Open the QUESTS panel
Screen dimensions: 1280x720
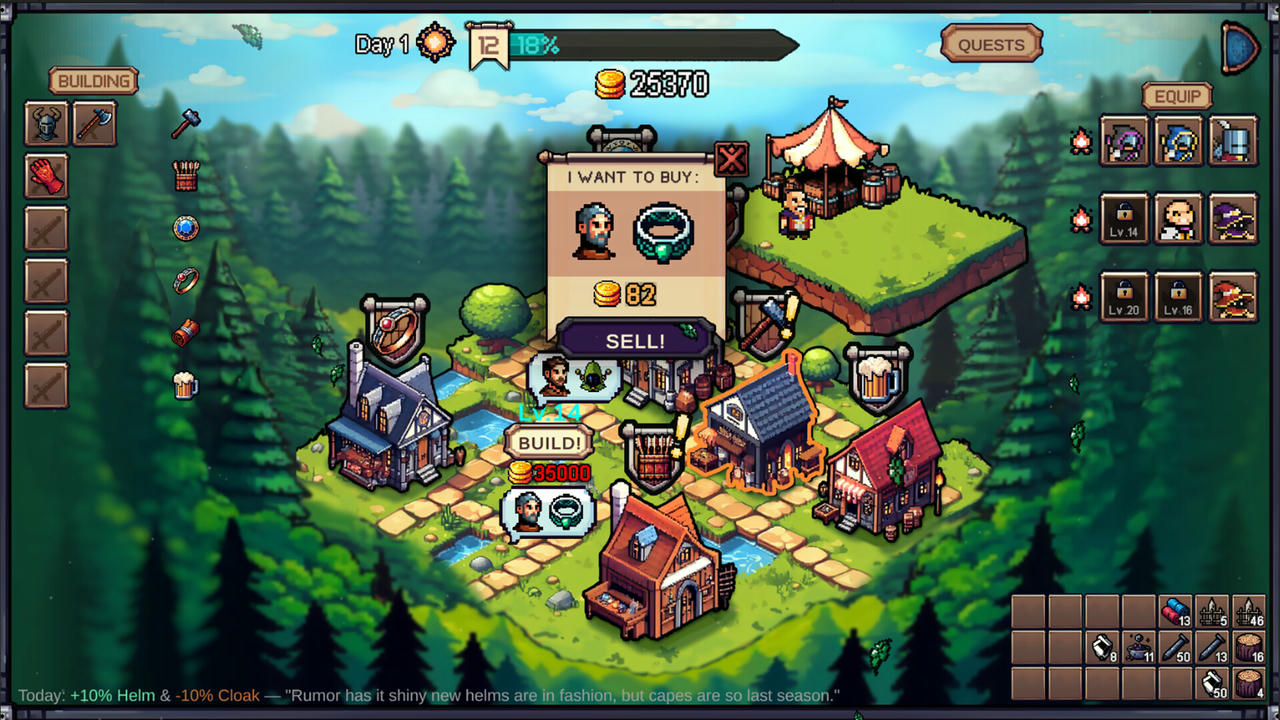coord(991,45)
